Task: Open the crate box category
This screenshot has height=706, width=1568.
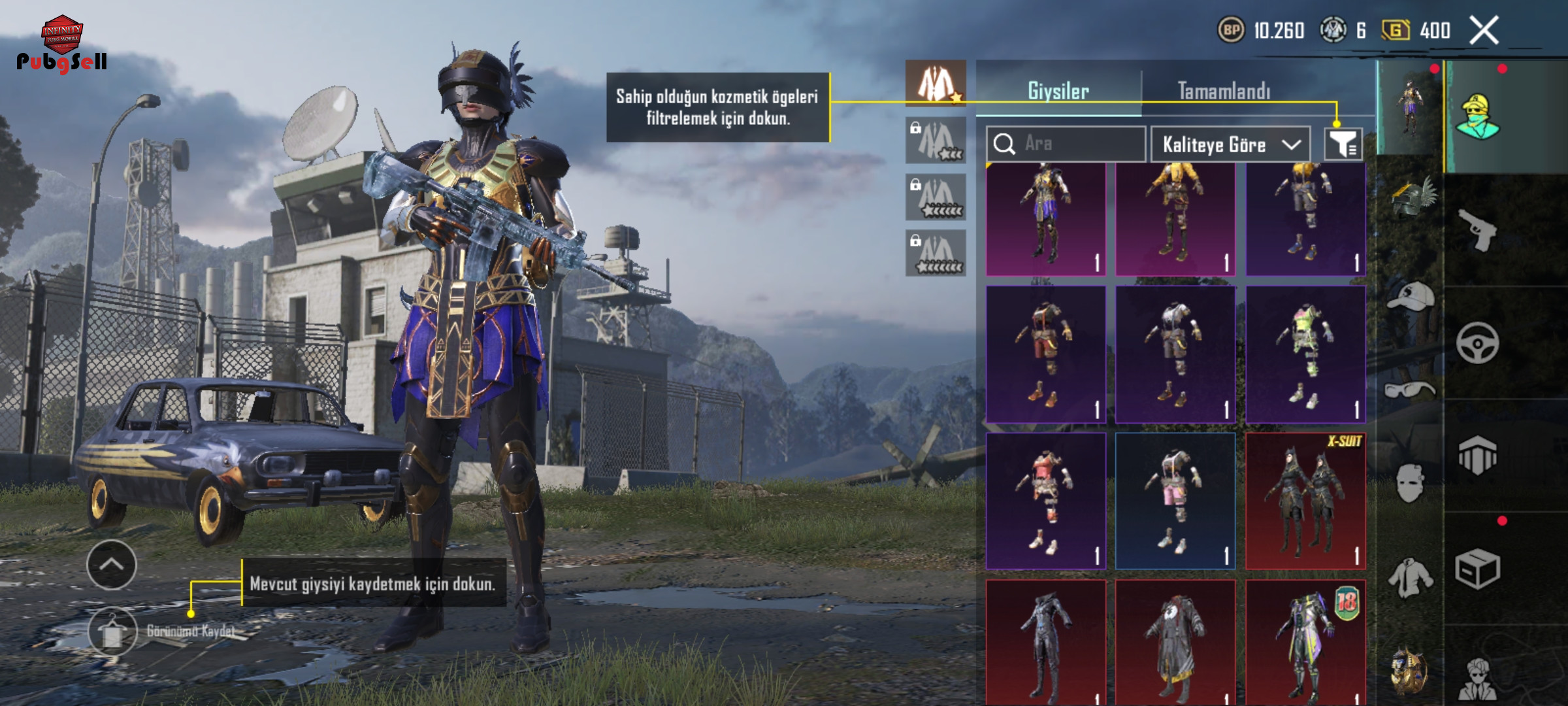Action: point(1478,569)
